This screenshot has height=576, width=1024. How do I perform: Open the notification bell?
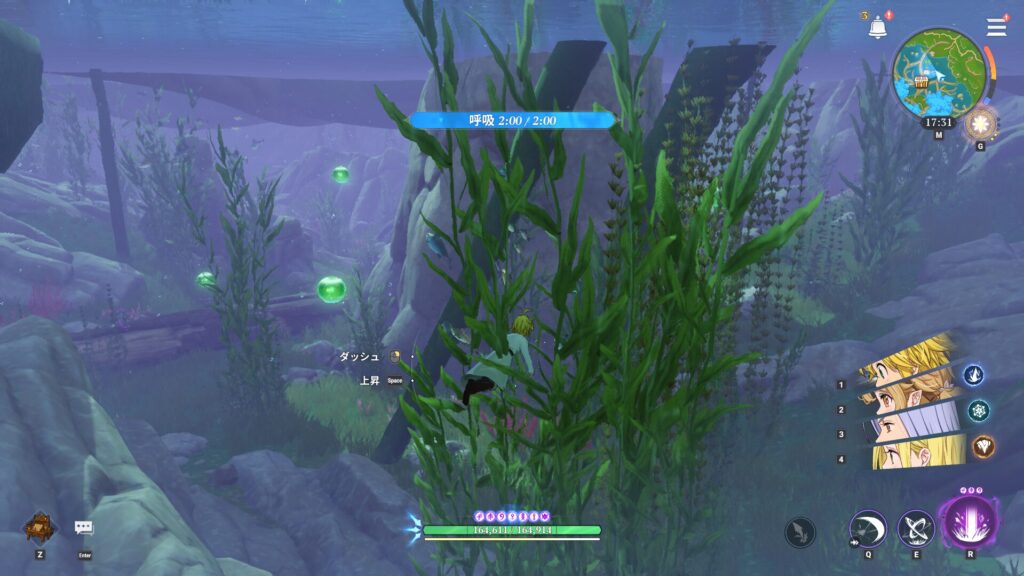(877, 28)
